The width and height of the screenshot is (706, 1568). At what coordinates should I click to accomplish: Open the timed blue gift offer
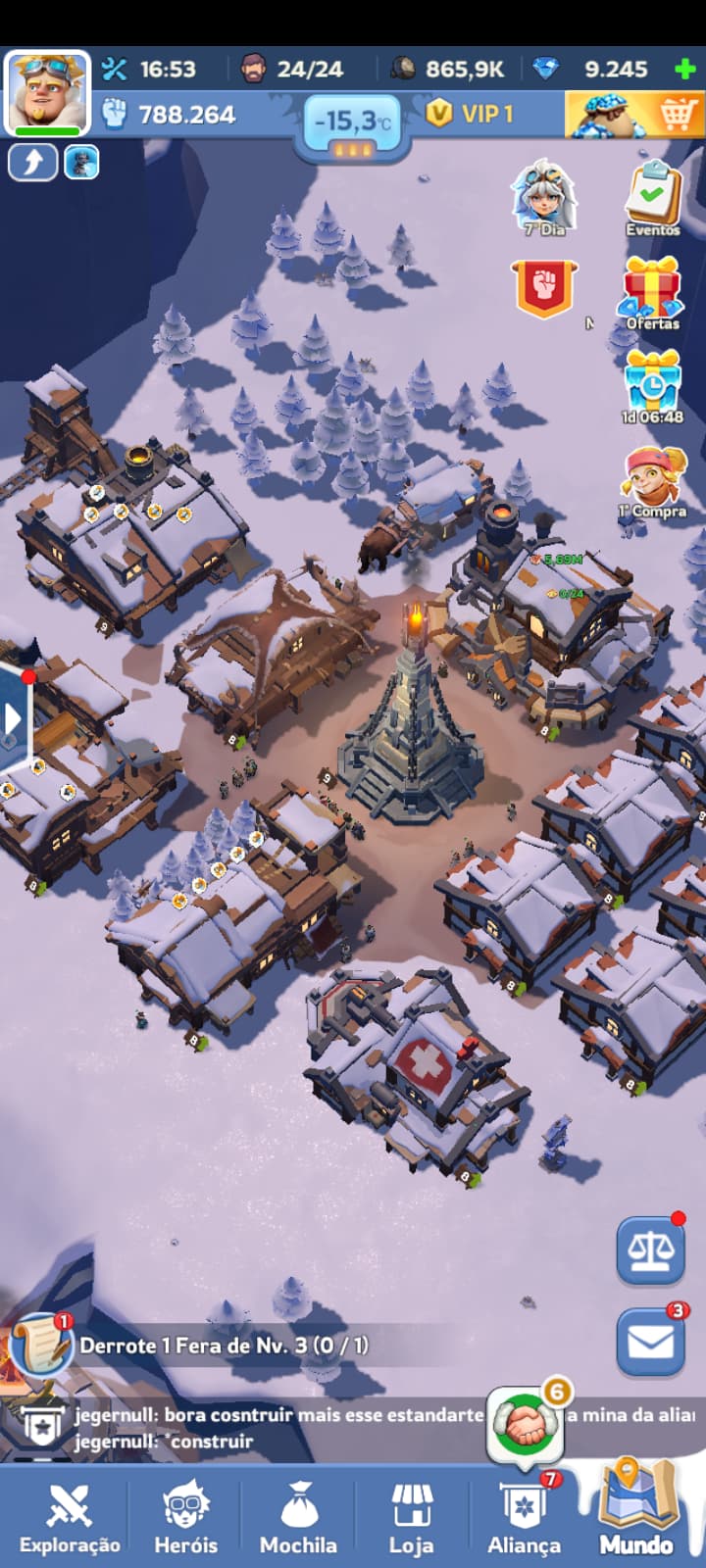pyautogui.click(x=652, y=384)
